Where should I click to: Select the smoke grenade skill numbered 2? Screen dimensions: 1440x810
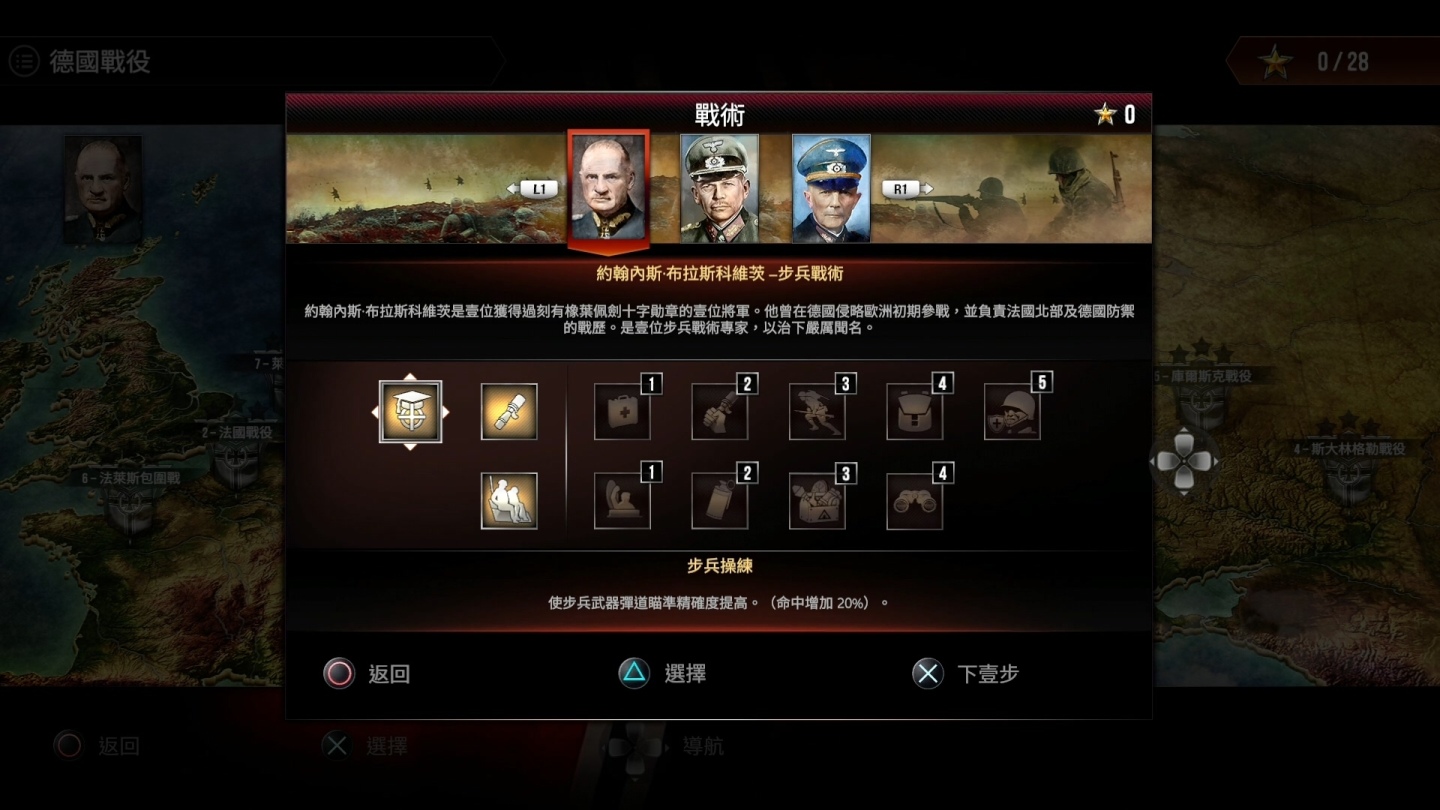pos(720,498)
